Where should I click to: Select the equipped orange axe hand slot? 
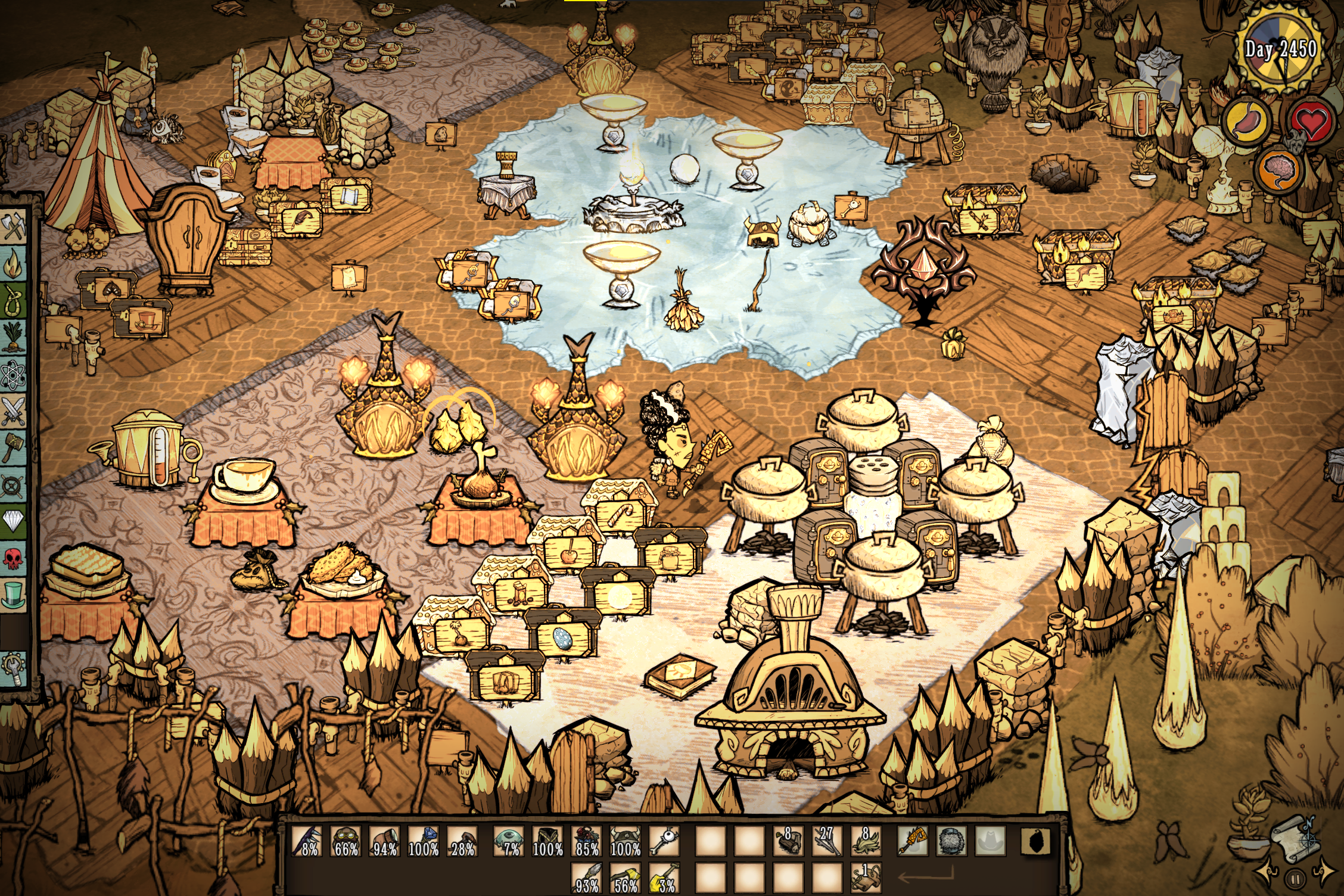912,841
